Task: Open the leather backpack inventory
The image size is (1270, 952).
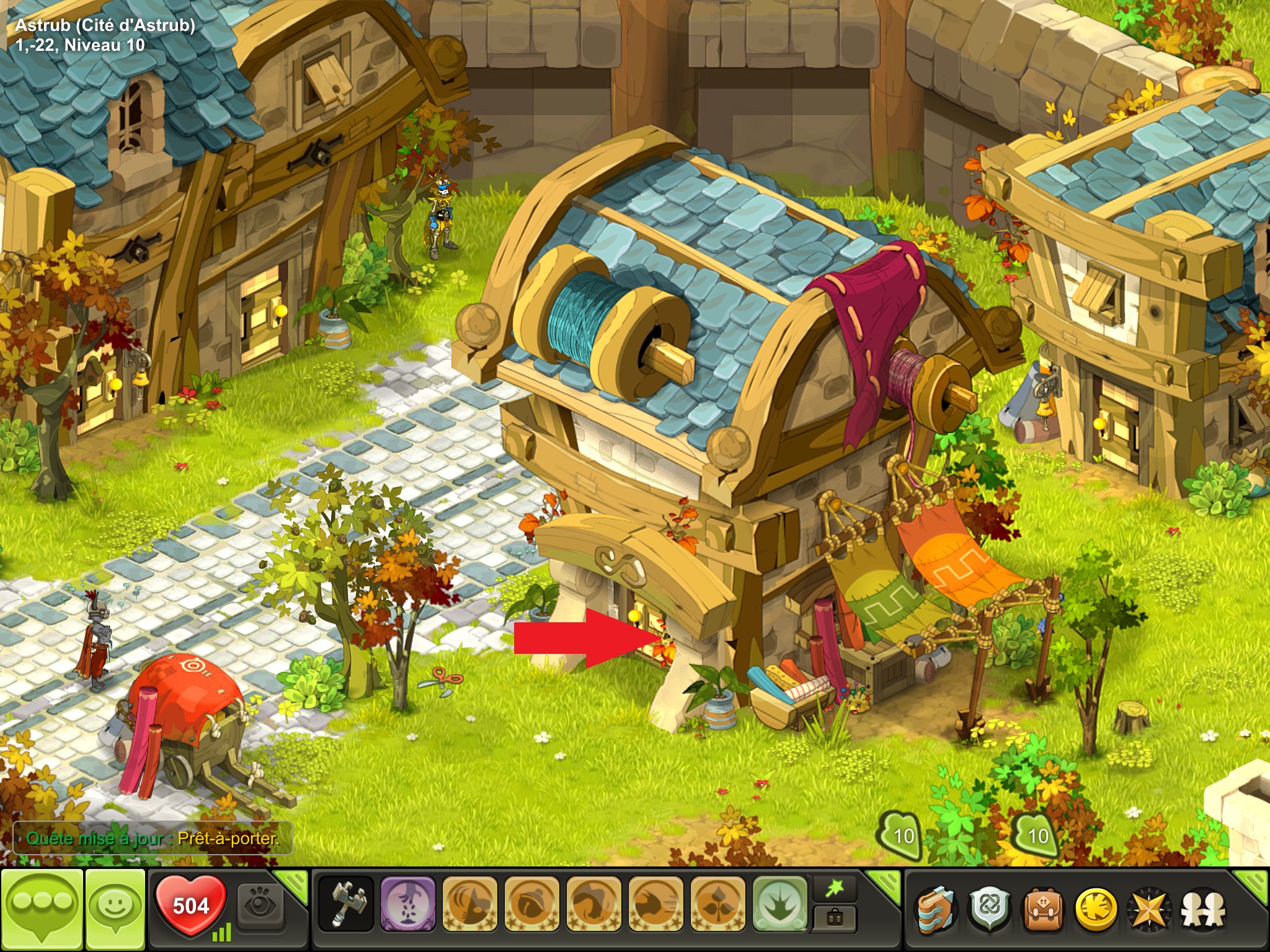Action: coord(1043,909)
